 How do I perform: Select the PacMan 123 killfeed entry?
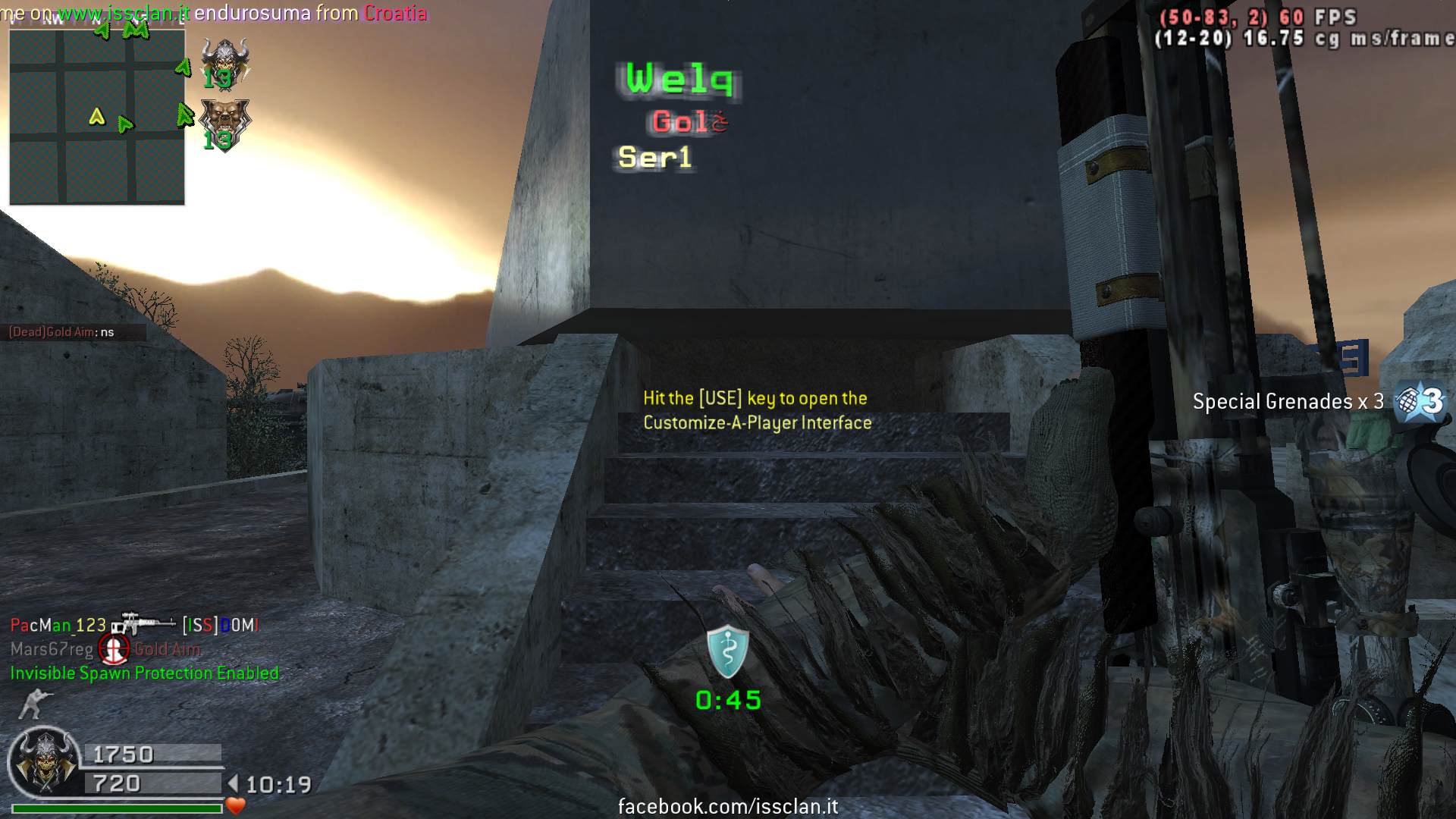tap(58, 625)
